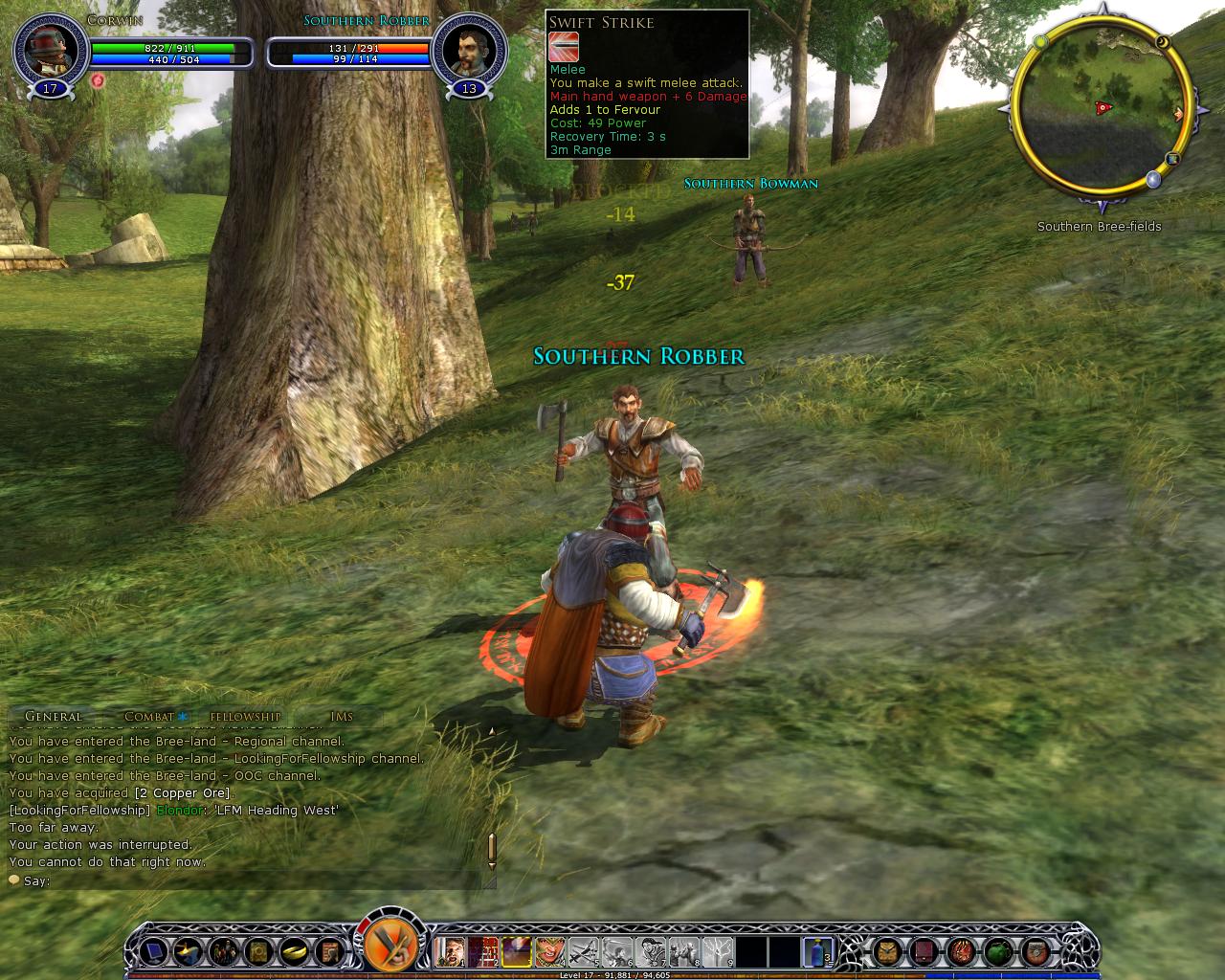Open the gold ring menu icon

click(293, 951)
